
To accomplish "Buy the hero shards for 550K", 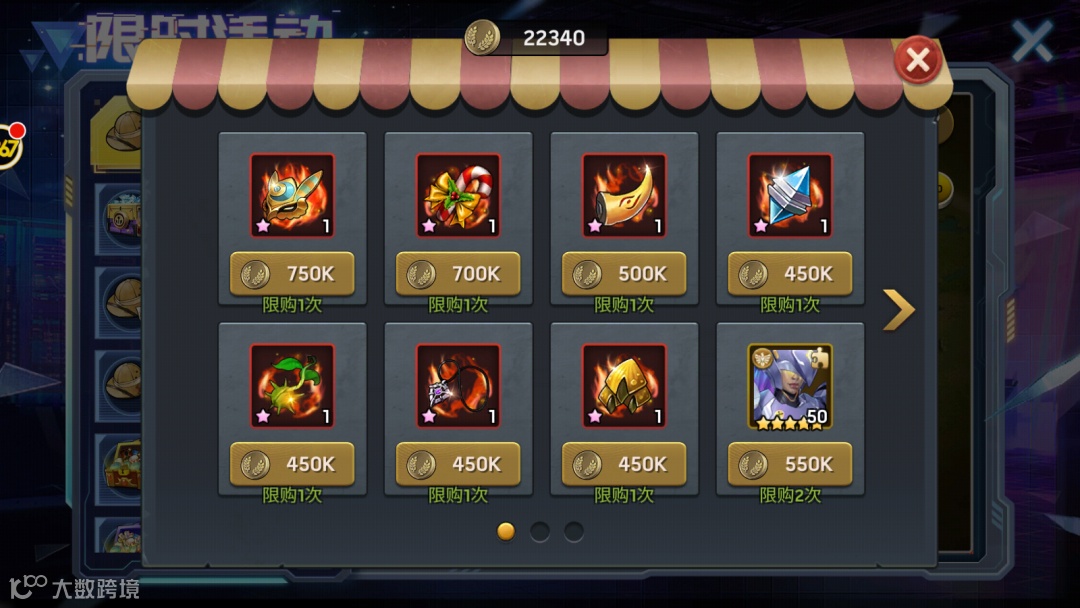I will tap(790, 464).
